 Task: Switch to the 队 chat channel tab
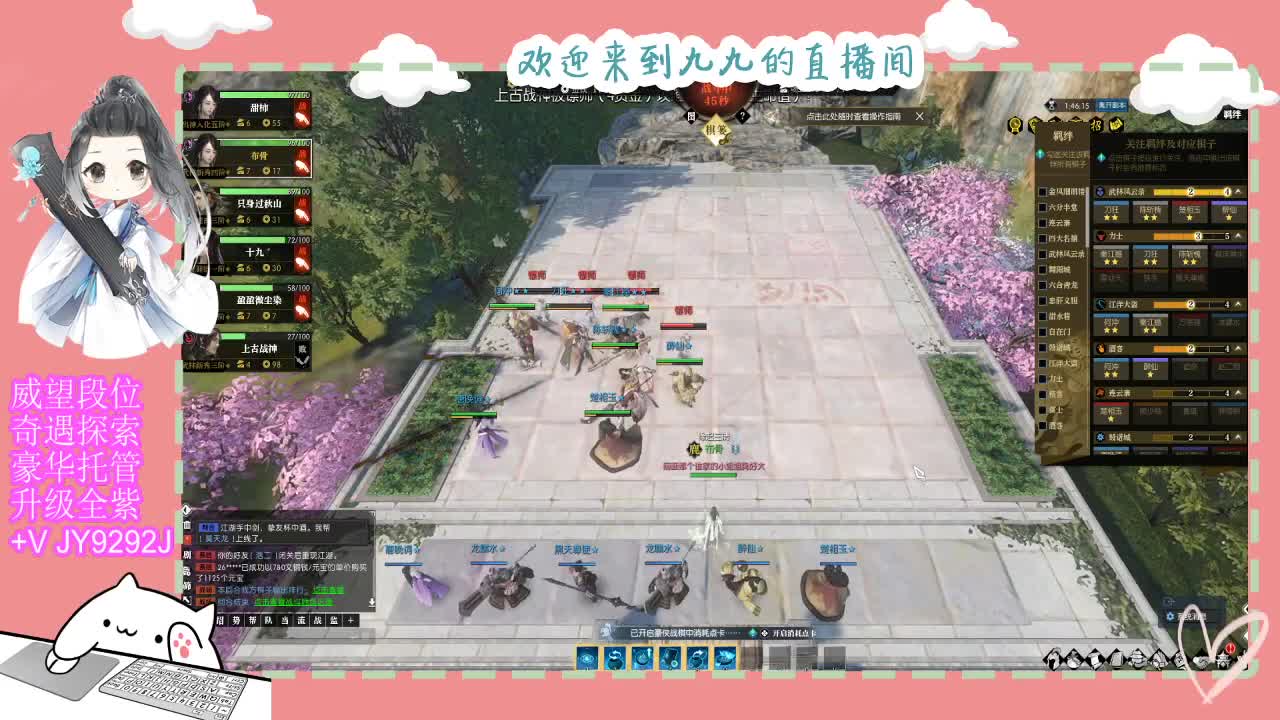coord(268,620)
